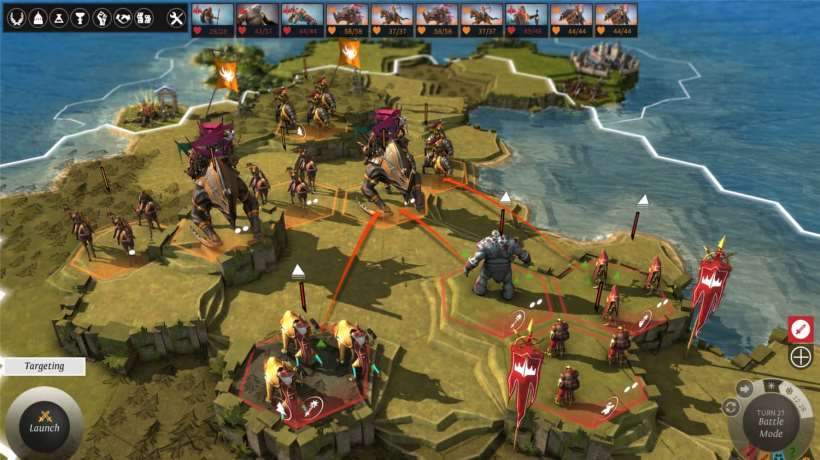Viewport: 820px width, 460px height.
Task: Click the Targeting label tab
Action: (x=42, y=366)
